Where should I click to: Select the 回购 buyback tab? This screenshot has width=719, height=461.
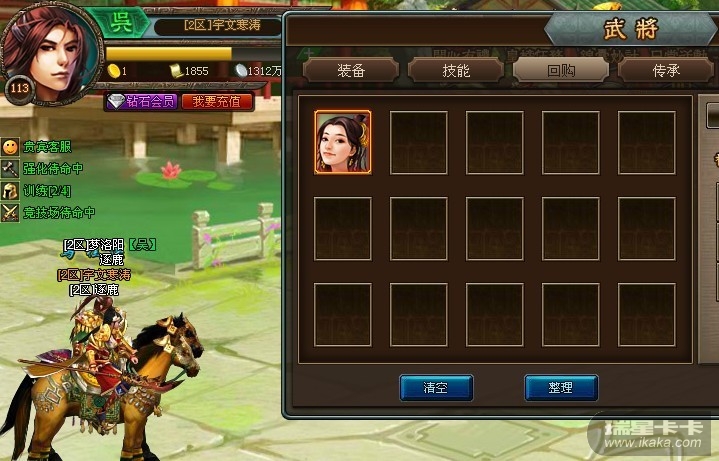pos(560,70)
